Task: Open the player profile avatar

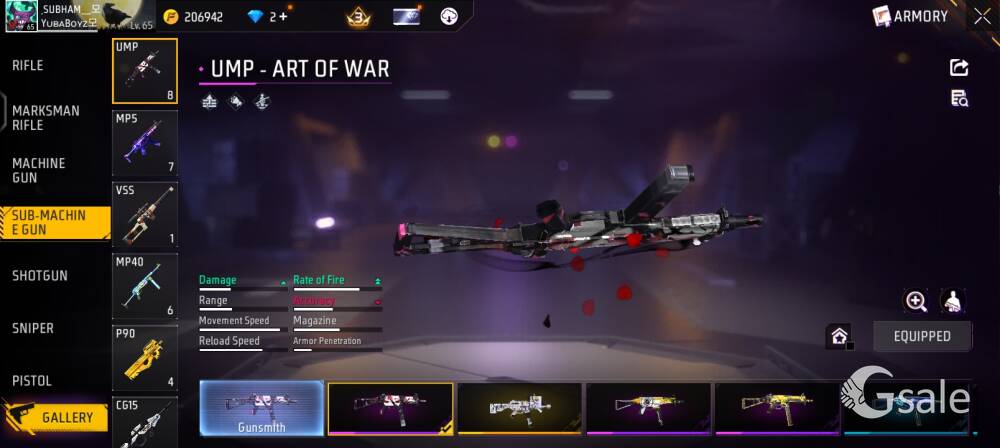Action: click(x=21, y=16)
